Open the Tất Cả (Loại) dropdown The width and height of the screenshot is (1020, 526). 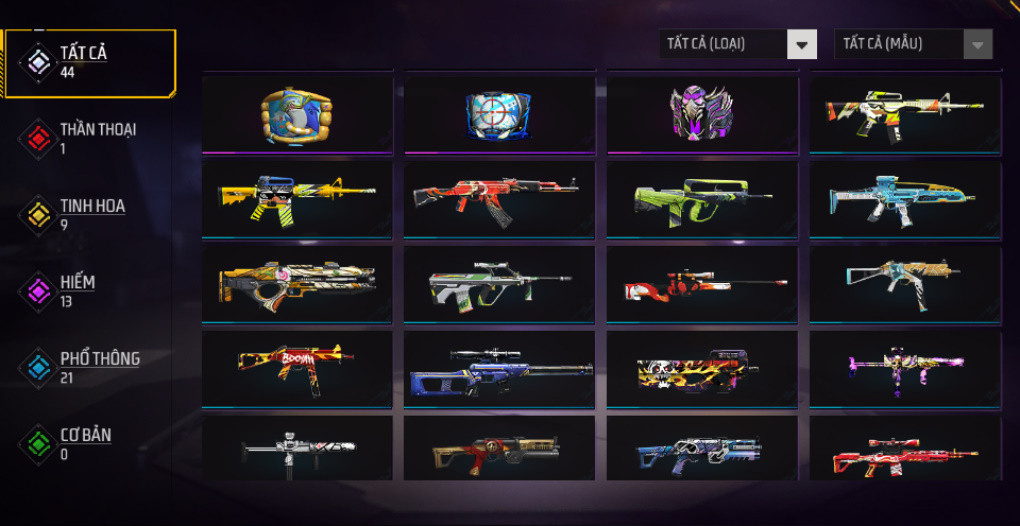pos(739,44)
